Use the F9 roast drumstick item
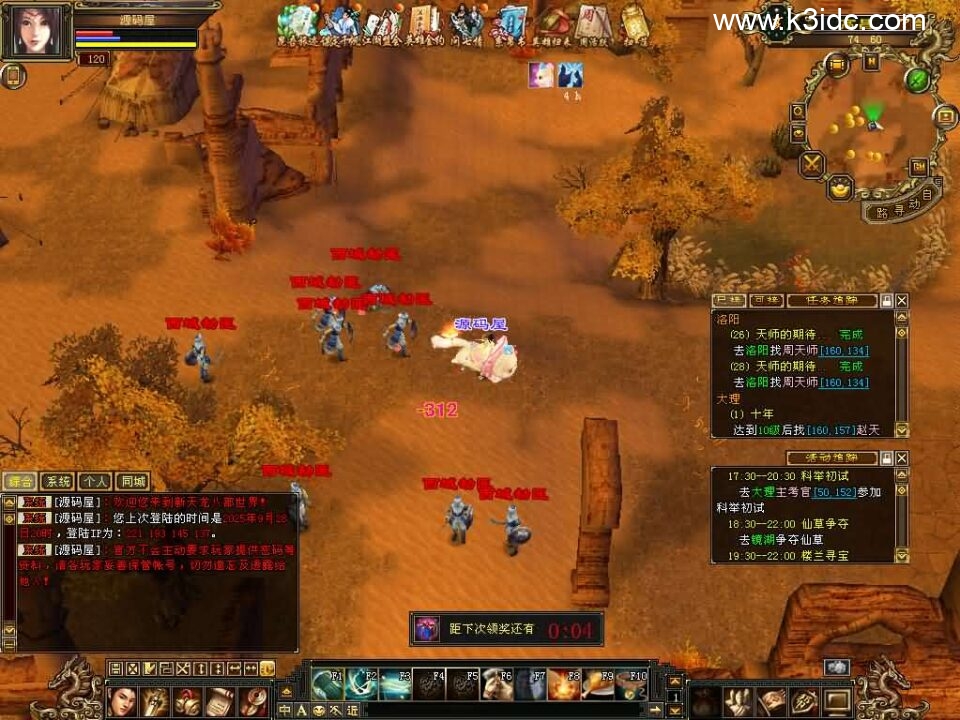This screenshot has height=720, width=960. coord(598,684)
